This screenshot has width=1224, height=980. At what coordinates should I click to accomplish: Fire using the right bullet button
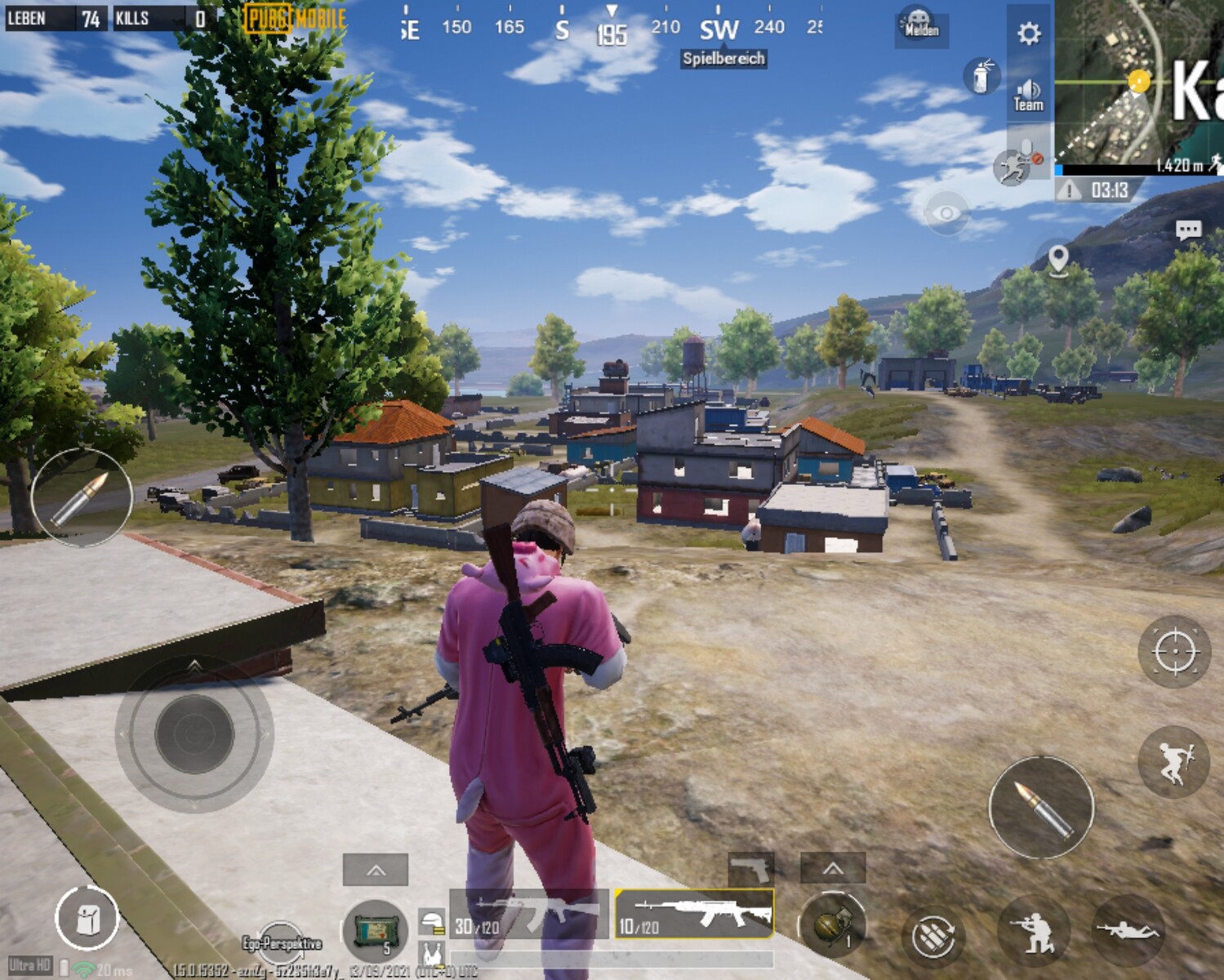(1041, 807)
